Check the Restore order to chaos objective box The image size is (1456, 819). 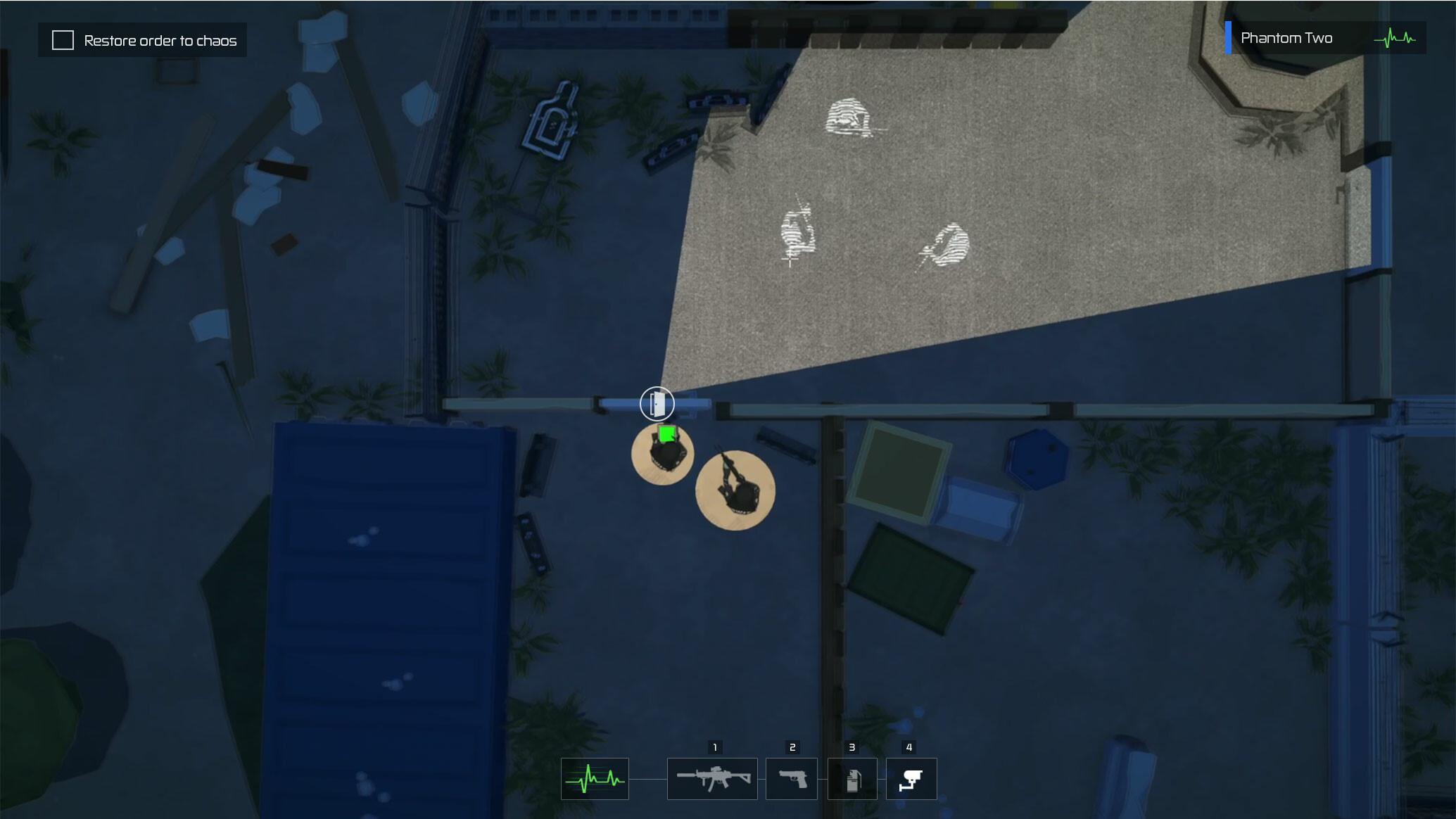pyautogui.click(x=63, y=40)
